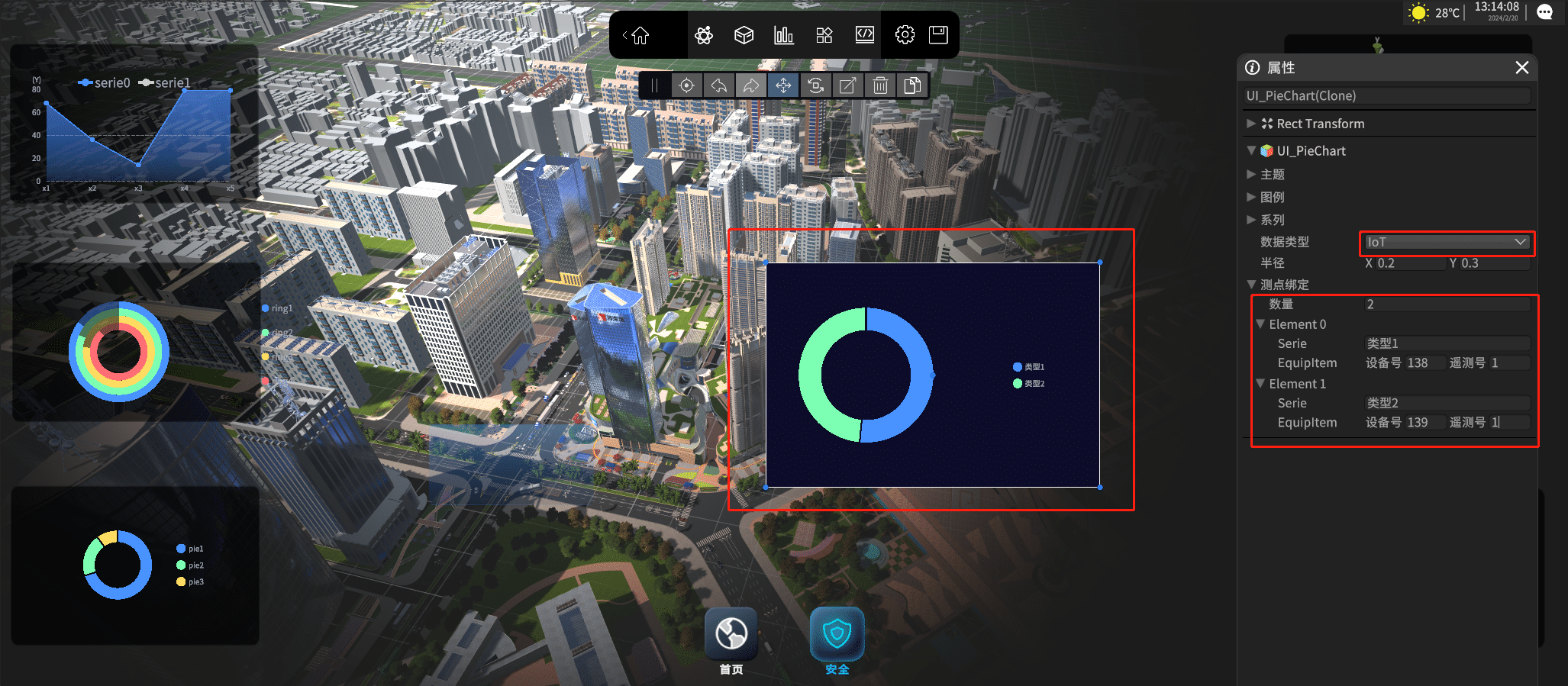Edit the 数量 count field
This screenshot has height=686, width=1568.
click(1447, 304)
